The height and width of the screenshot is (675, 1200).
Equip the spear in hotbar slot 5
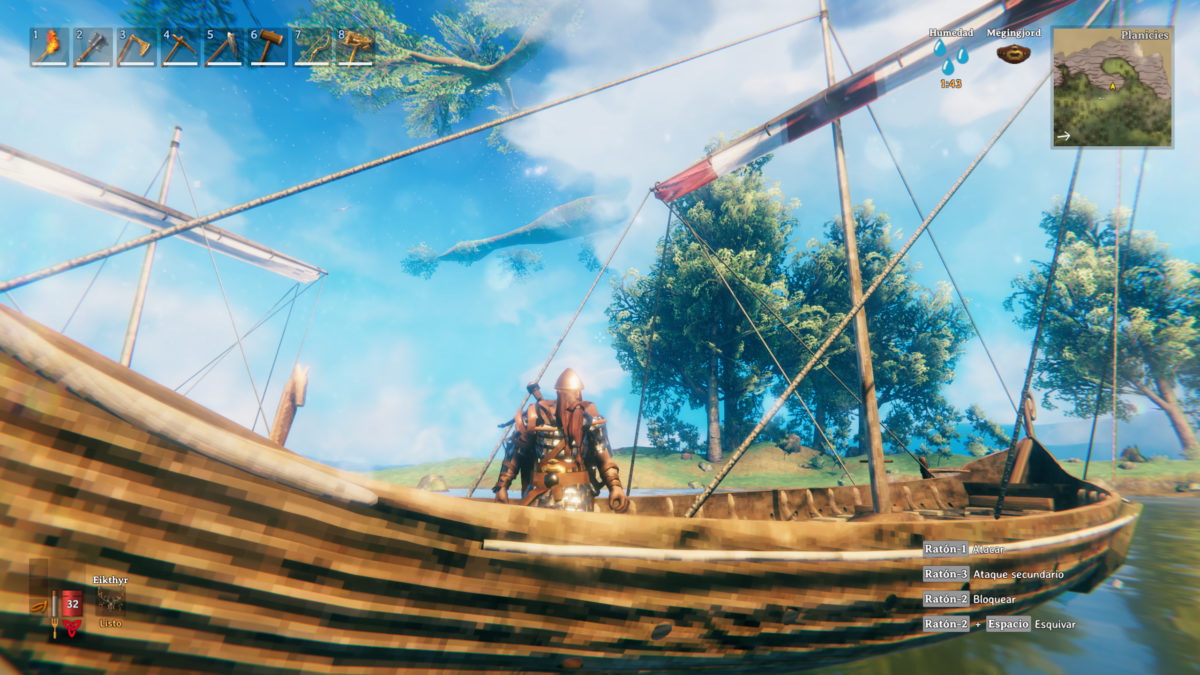click(225, 47)
